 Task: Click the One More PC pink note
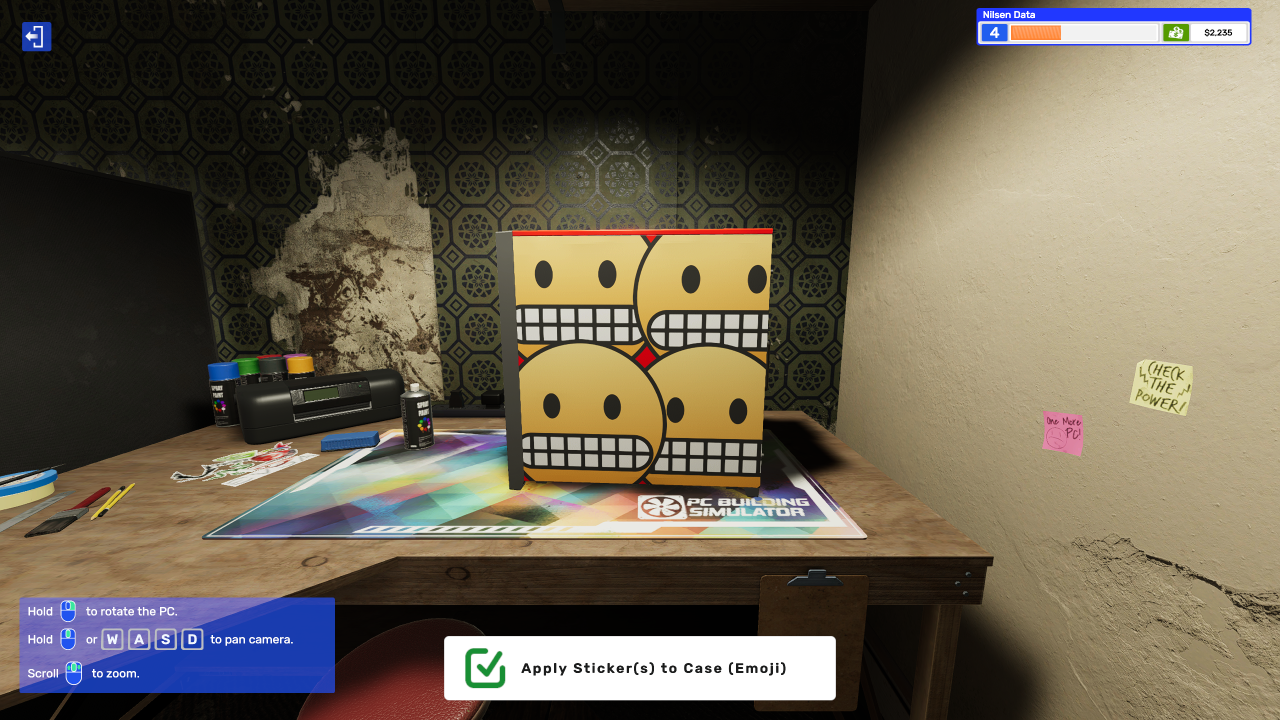[1062, 430]
